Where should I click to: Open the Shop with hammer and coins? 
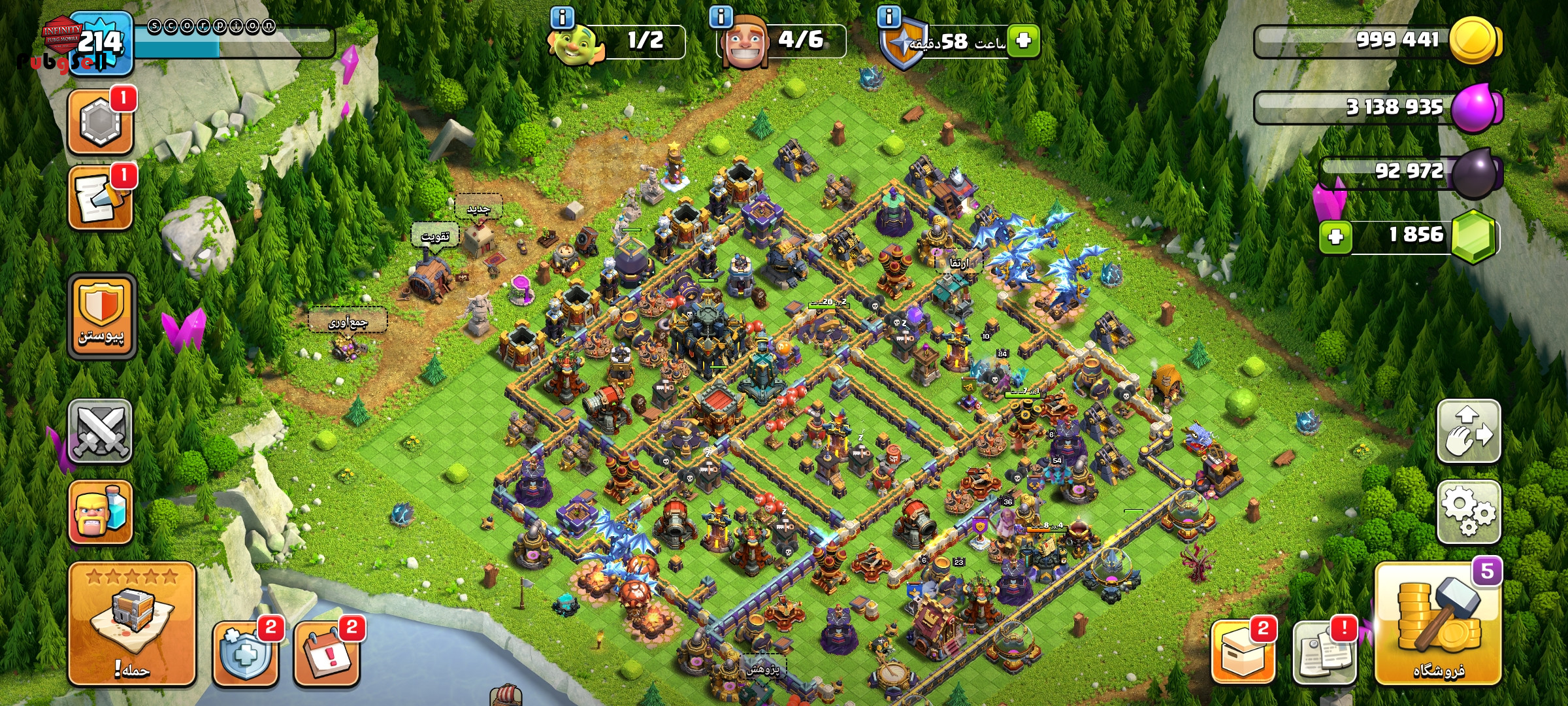click(1437, 624)
